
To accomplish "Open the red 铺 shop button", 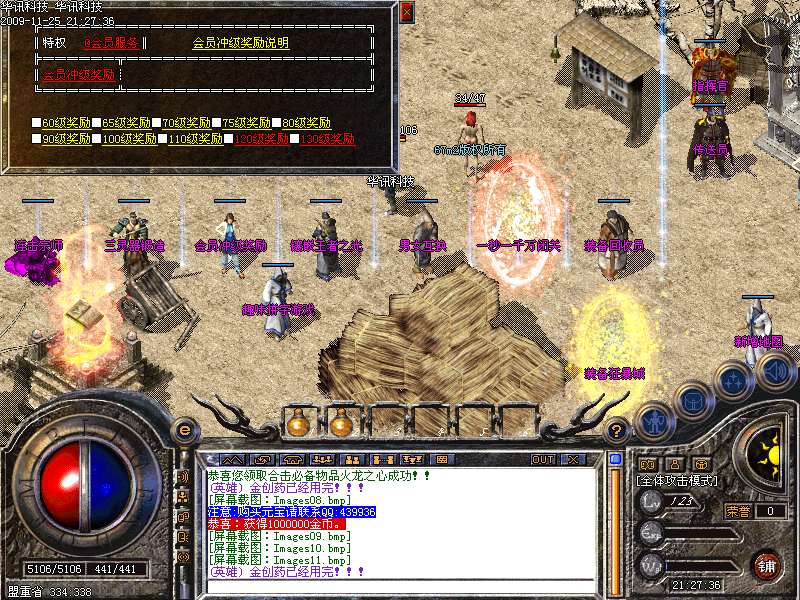I will pyautogui.click(x=768, y=564).
